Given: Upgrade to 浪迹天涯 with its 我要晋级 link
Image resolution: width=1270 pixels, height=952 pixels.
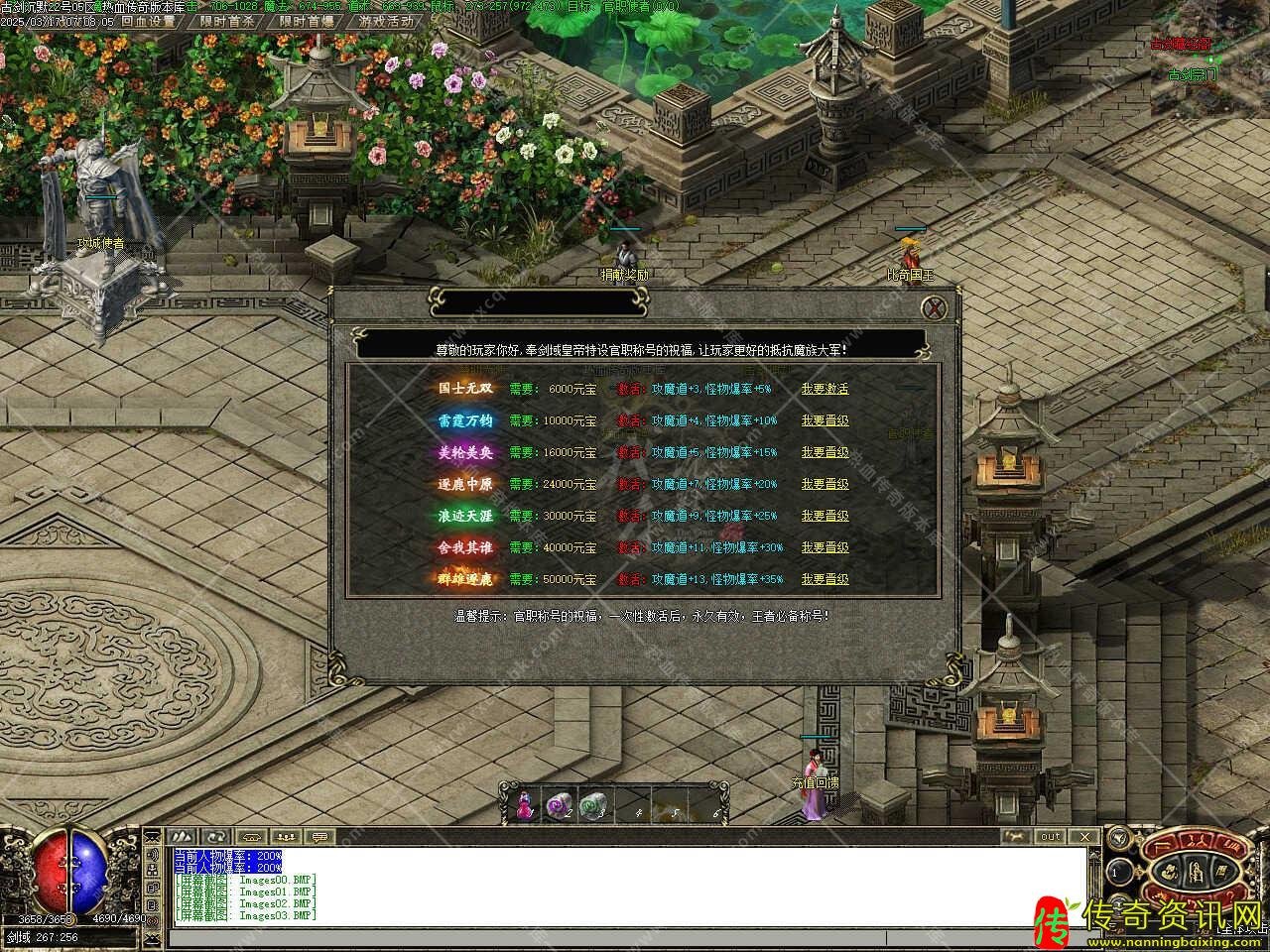Looking at the screenshot, I should tap(825, 516).
